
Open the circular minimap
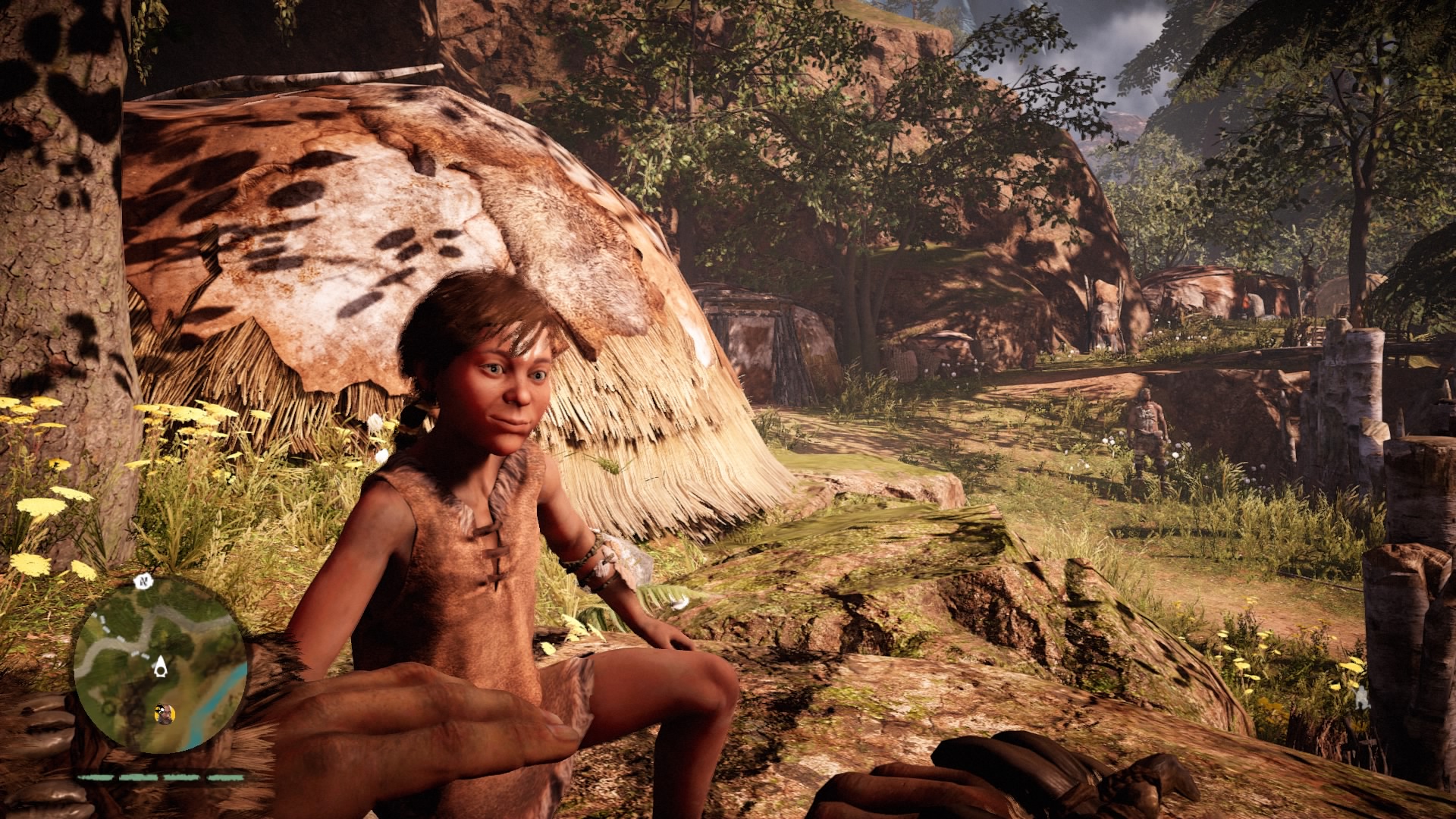click(x=160, y=666)
